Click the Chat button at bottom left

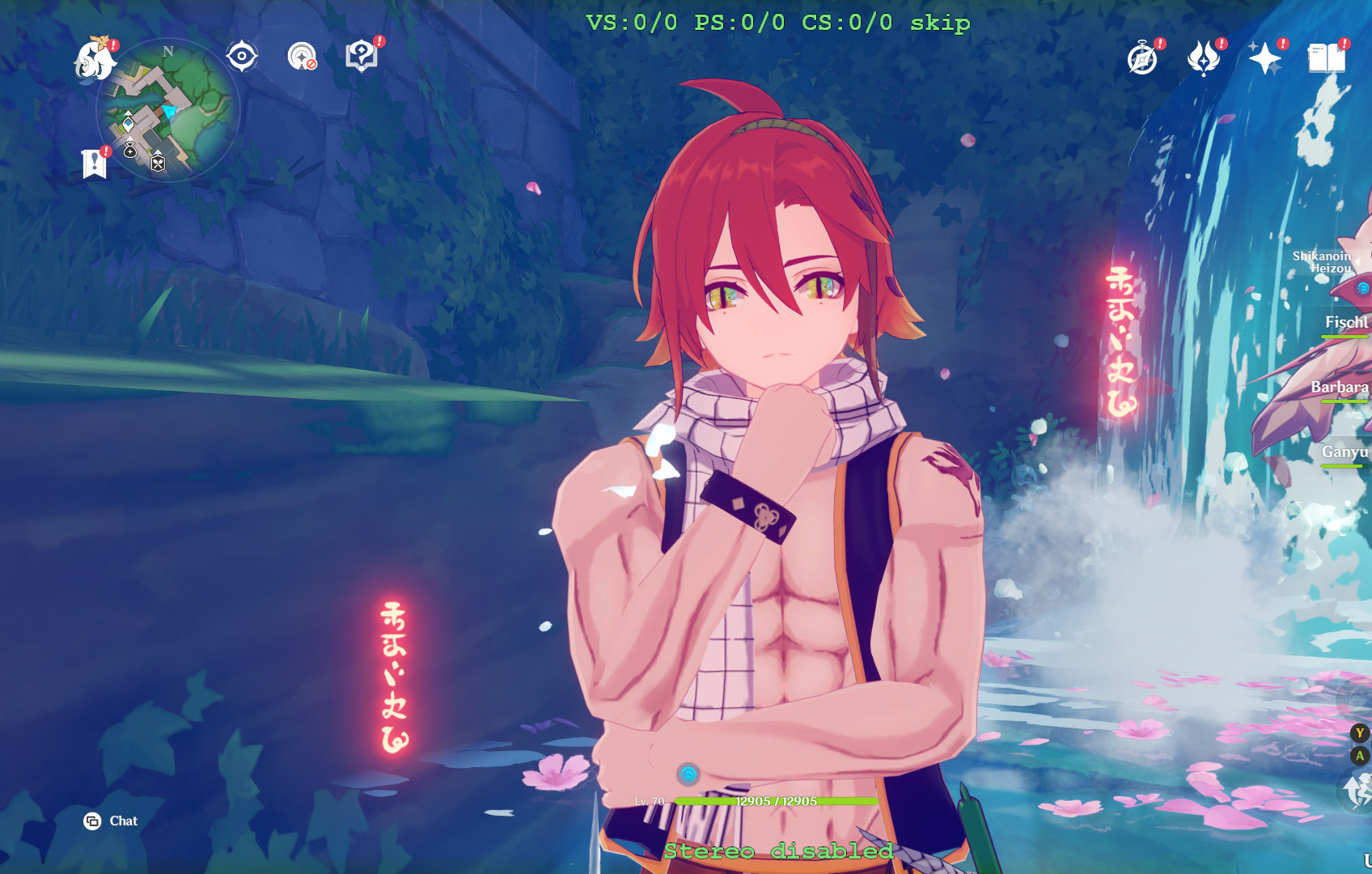(111, 821)
